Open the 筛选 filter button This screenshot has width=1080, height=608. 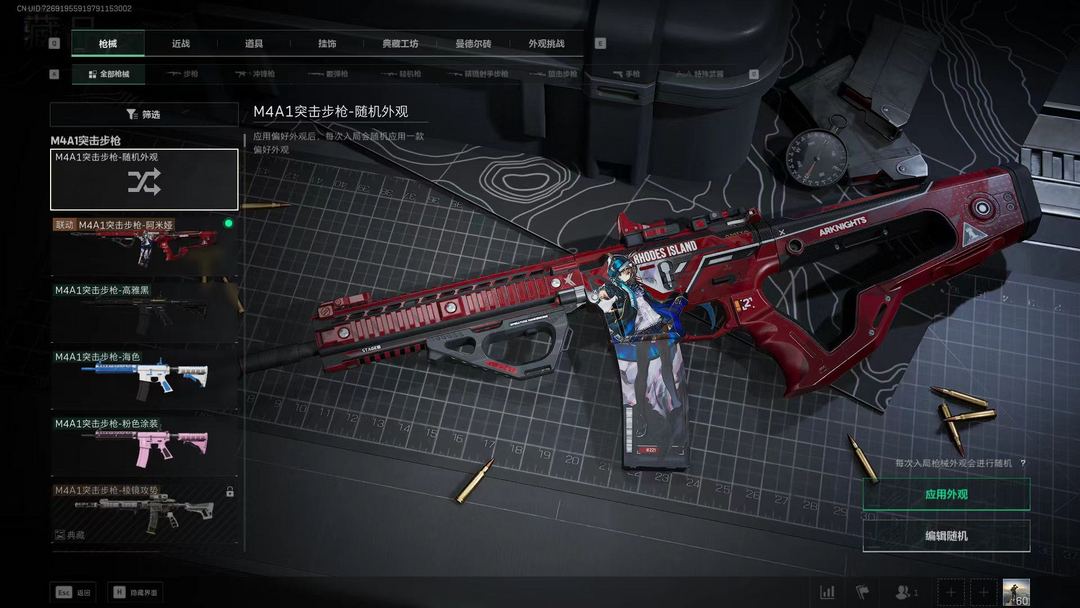pyautogui.click(x=144, y=115)
